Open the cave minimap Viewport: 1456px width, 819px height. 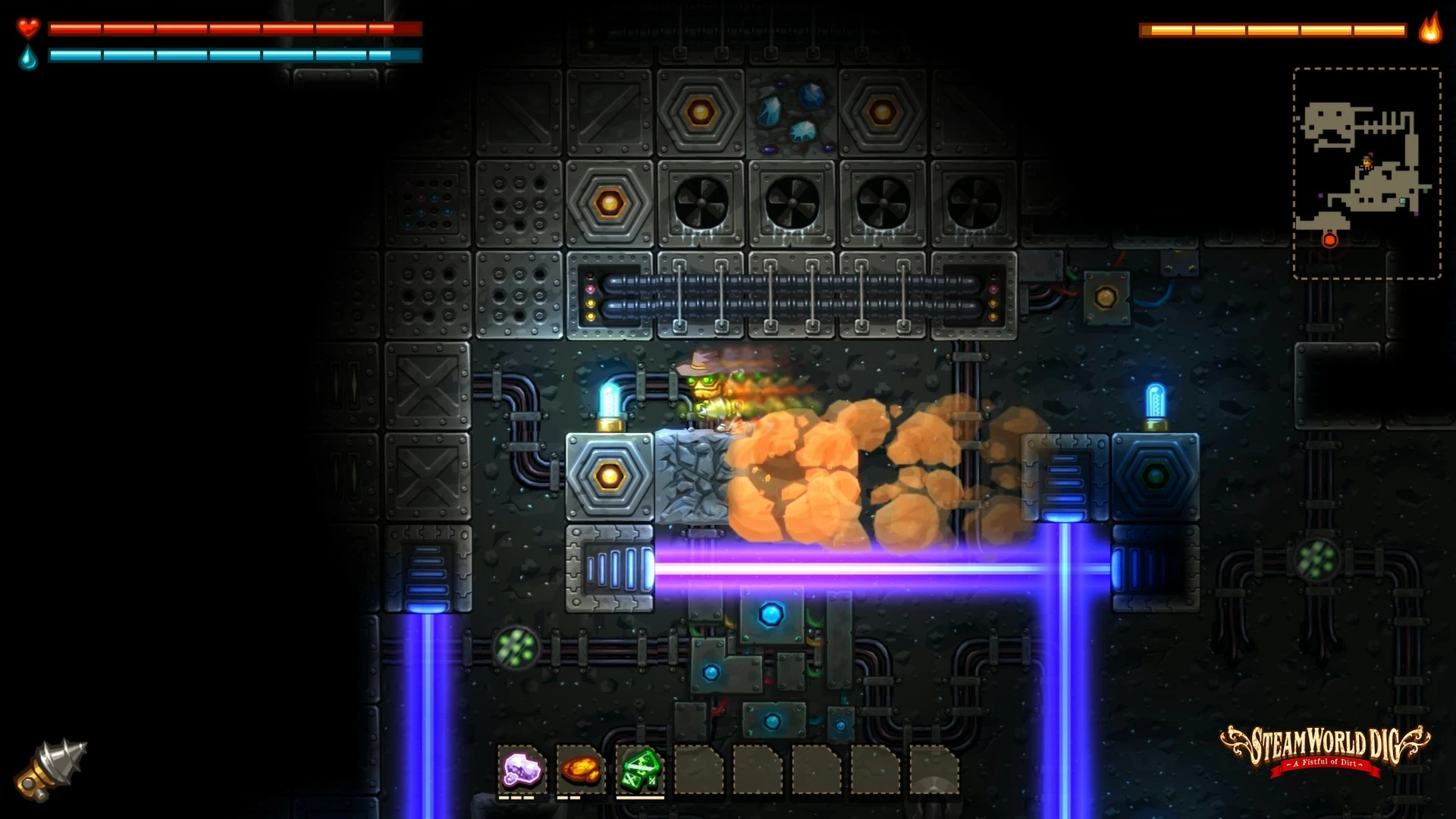1367,173
